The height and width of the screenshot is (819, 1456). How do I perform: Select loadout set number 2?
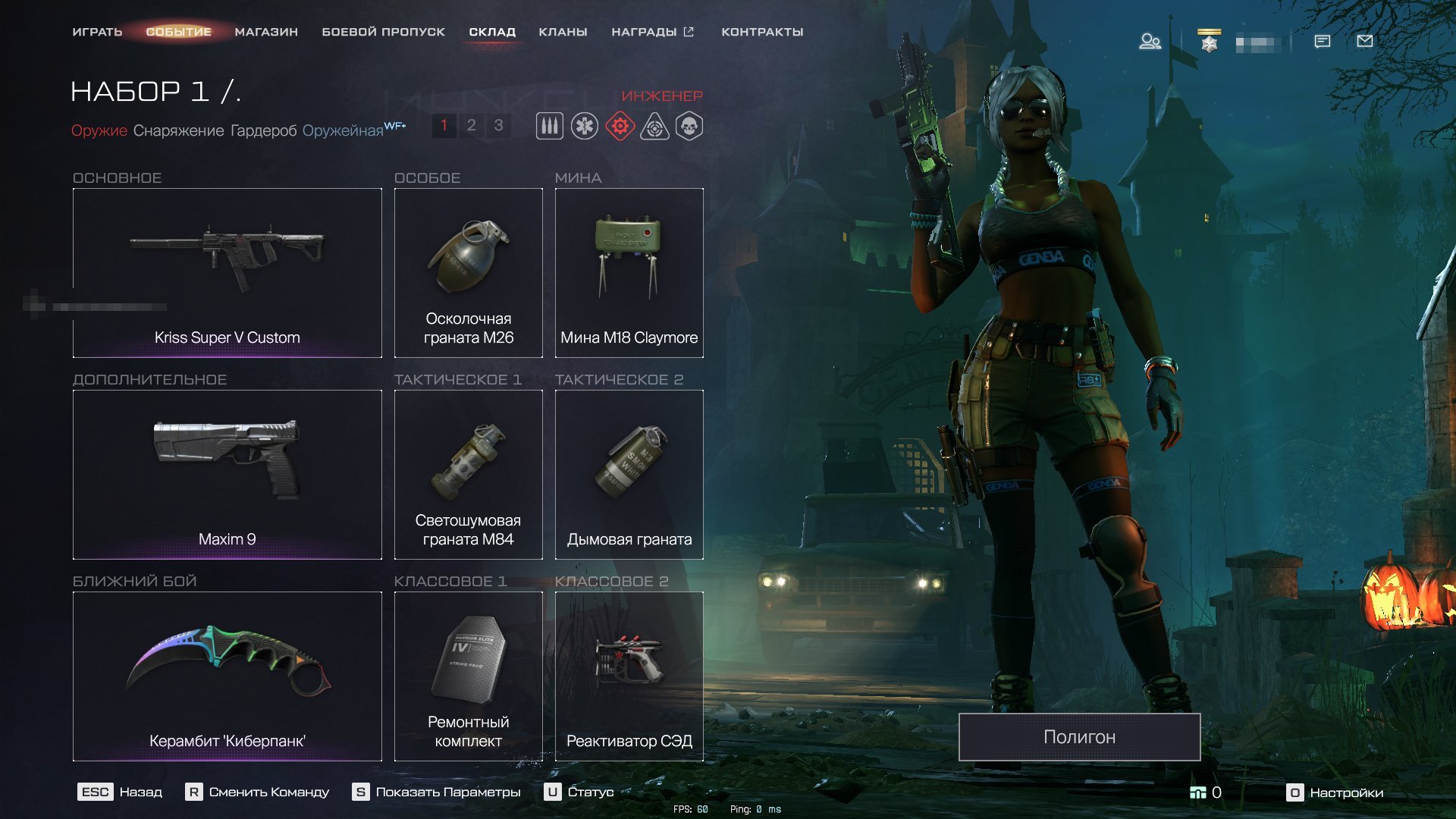[471, 125]
